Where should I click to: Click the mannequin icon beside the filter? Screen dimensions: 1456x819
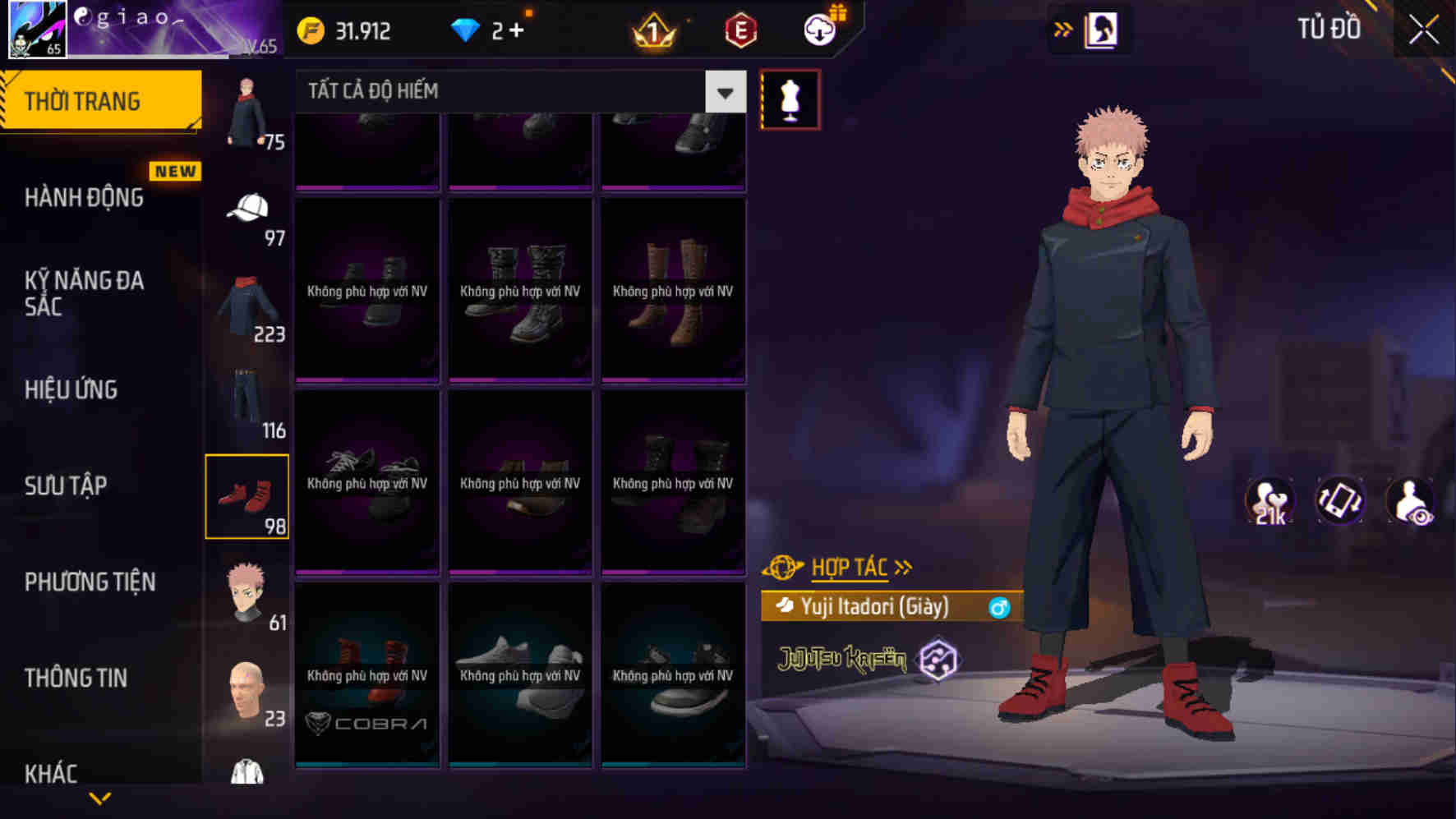791,96
